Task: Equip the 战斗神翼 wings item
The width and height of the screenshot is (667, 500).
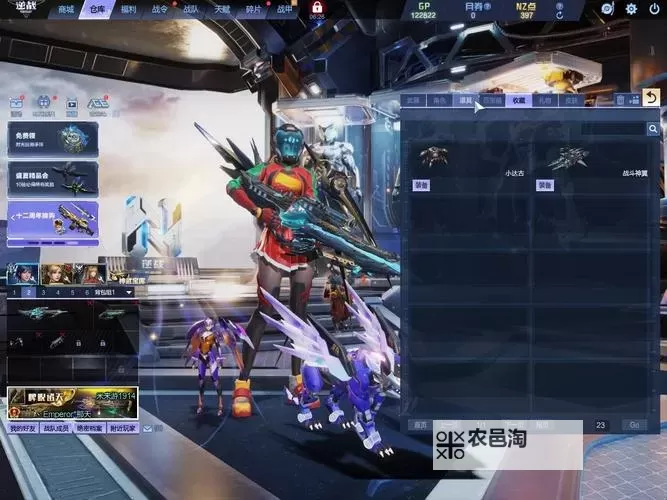Action: [545, 185]
